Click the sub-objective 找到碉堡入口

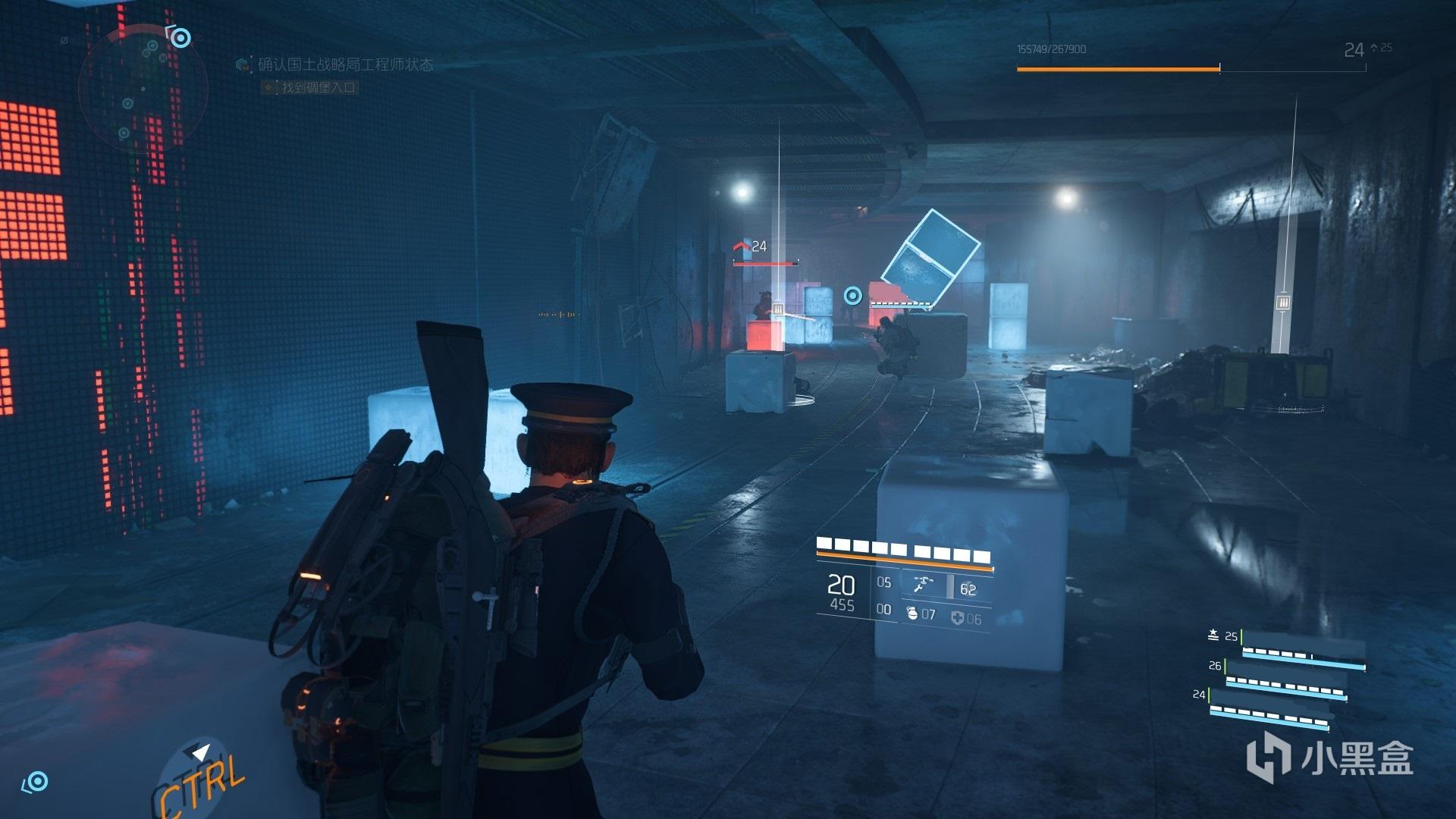coord(318,88)
